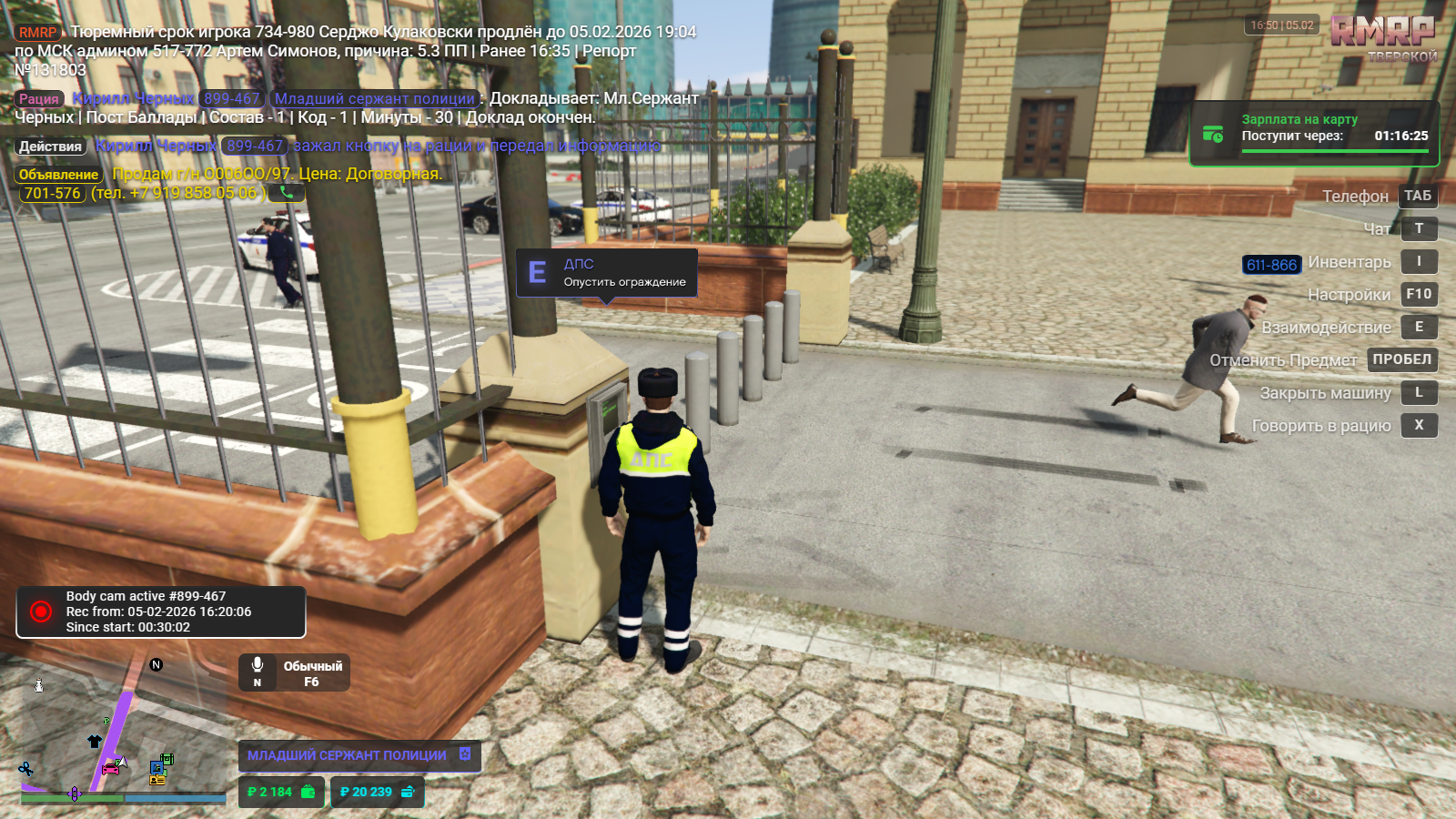Click the bank card balance 20 239

[377, 792]
